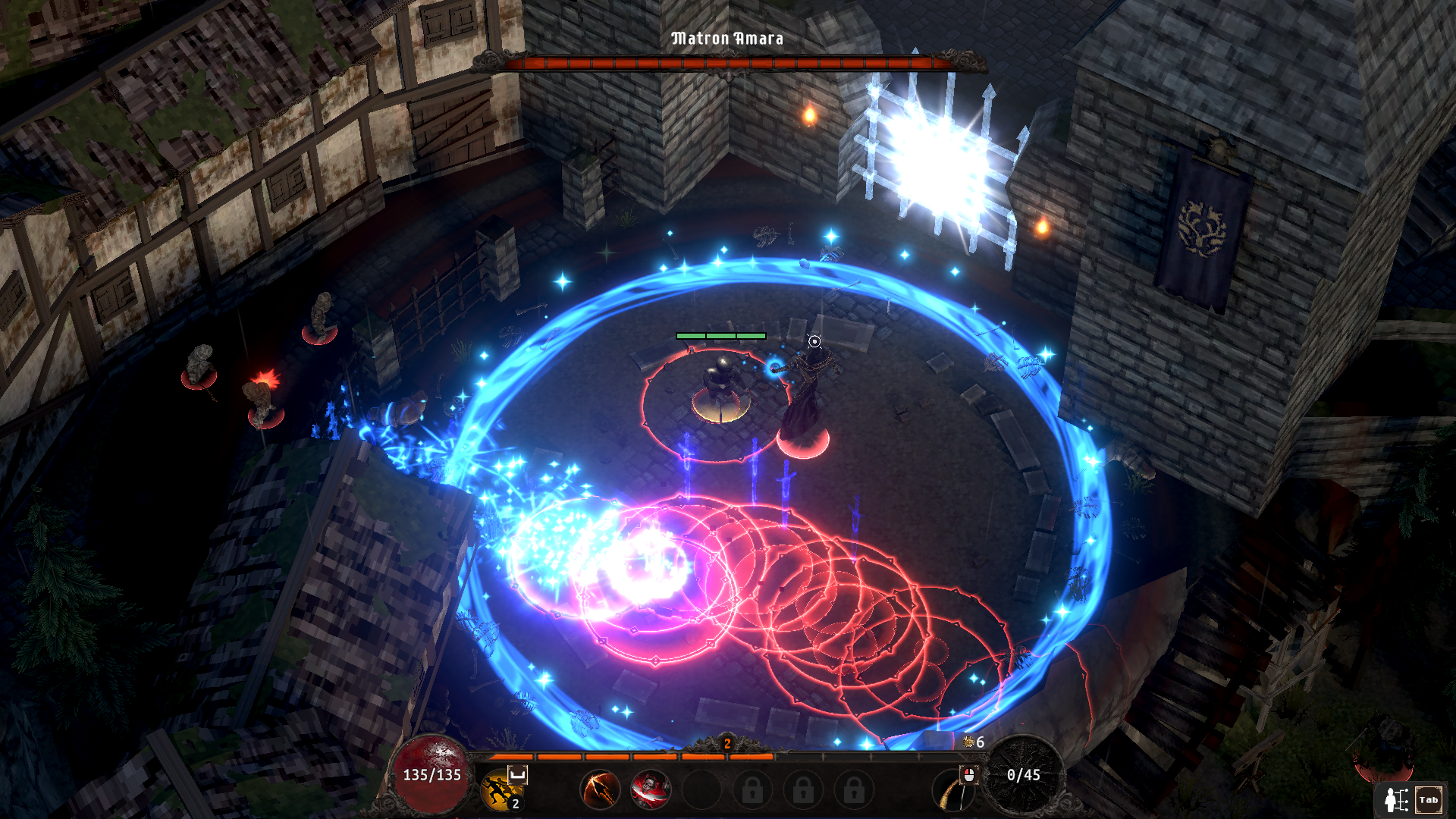Trigger the red slashing skull ability

coord(650,789)
